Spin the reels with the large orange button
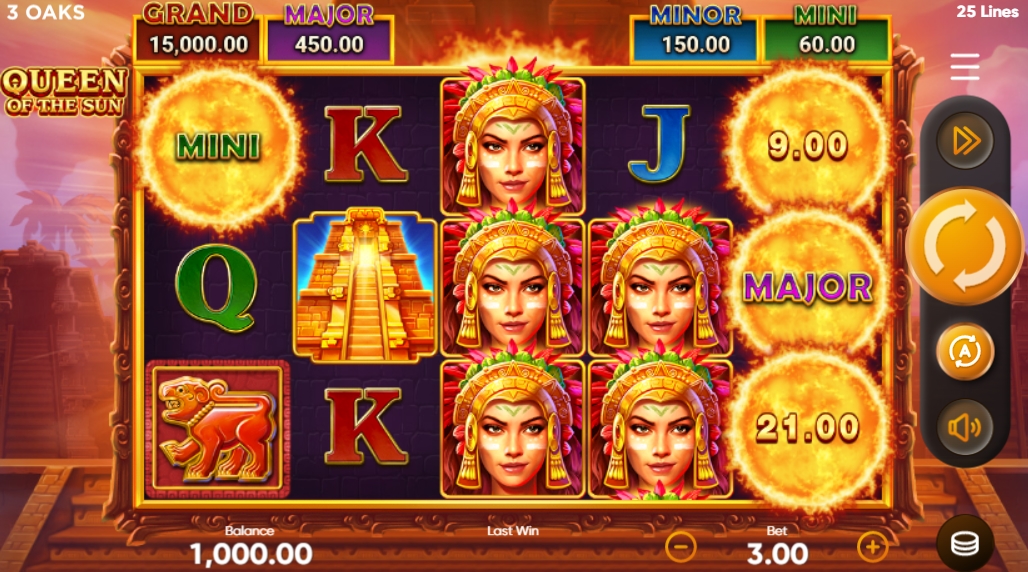The image size is (1028, 572). [965, 245]
